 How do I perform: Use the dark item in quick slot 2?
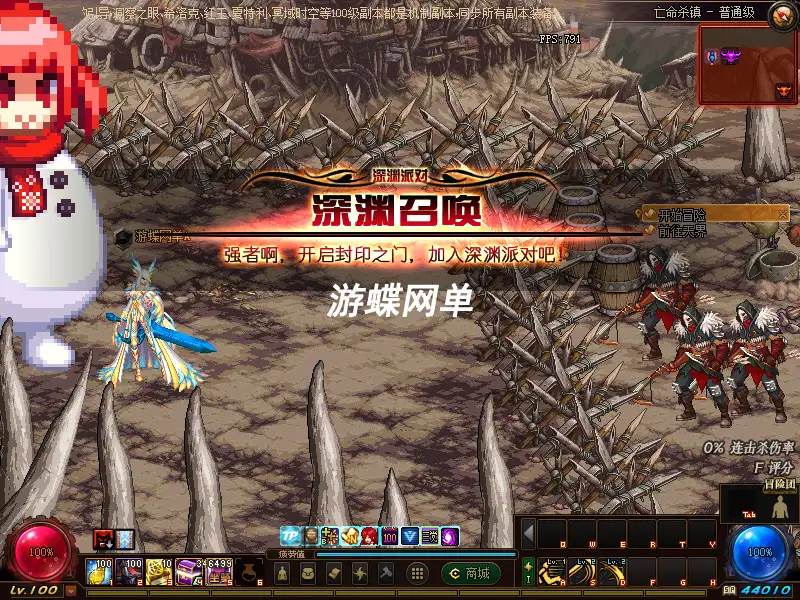click(x=128, y=572)
